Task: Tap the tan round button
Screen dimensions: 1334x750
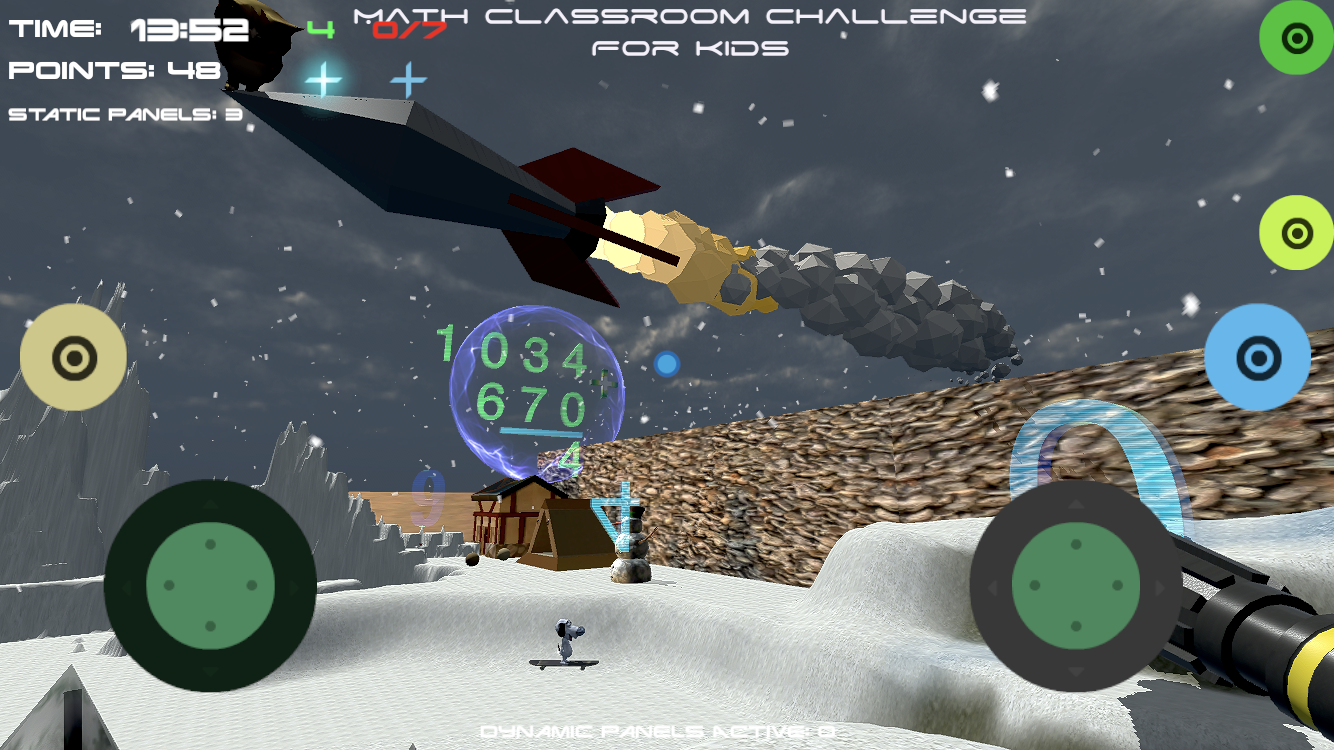Action: 73,357
